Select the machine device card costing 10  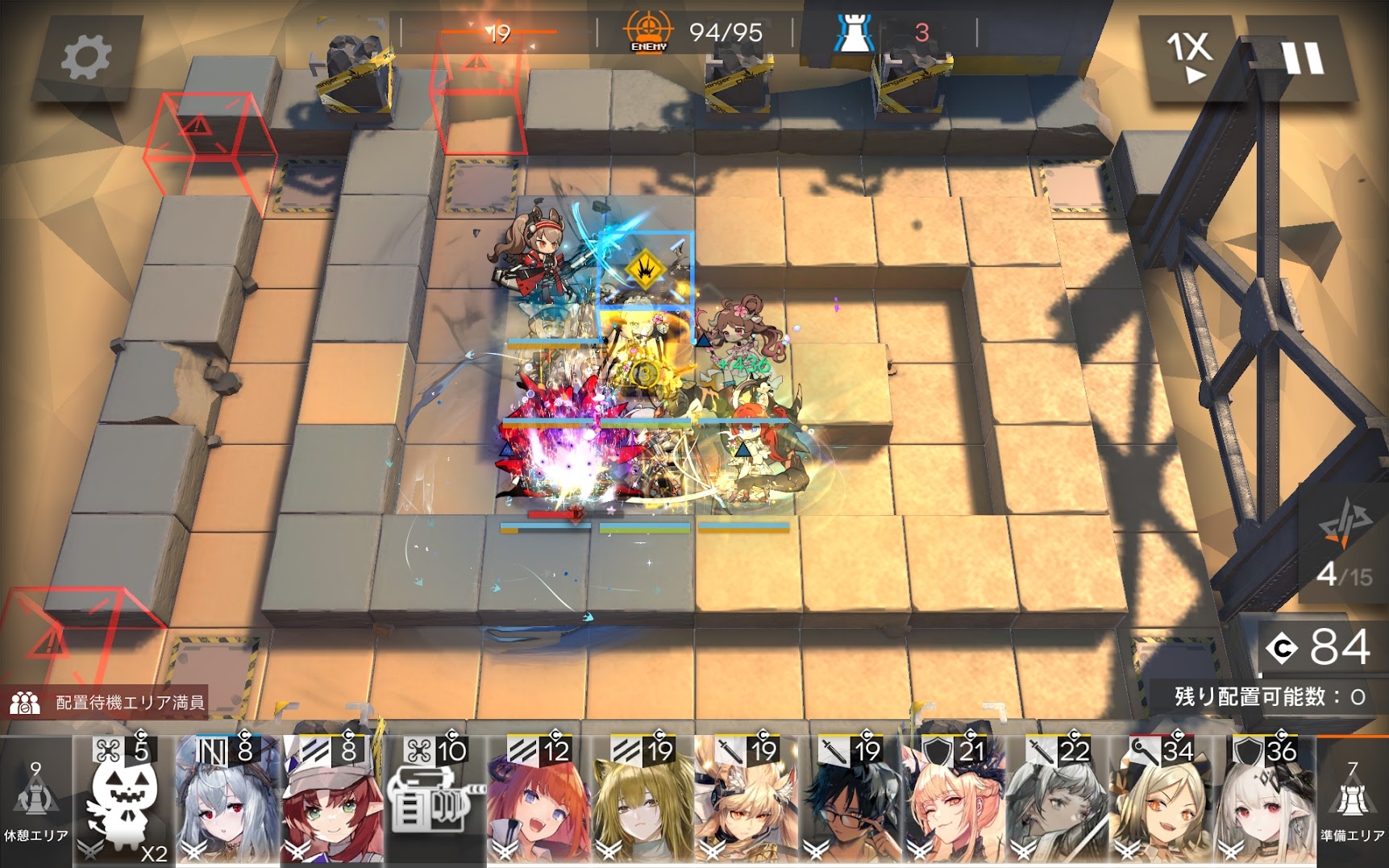(435, 802)
